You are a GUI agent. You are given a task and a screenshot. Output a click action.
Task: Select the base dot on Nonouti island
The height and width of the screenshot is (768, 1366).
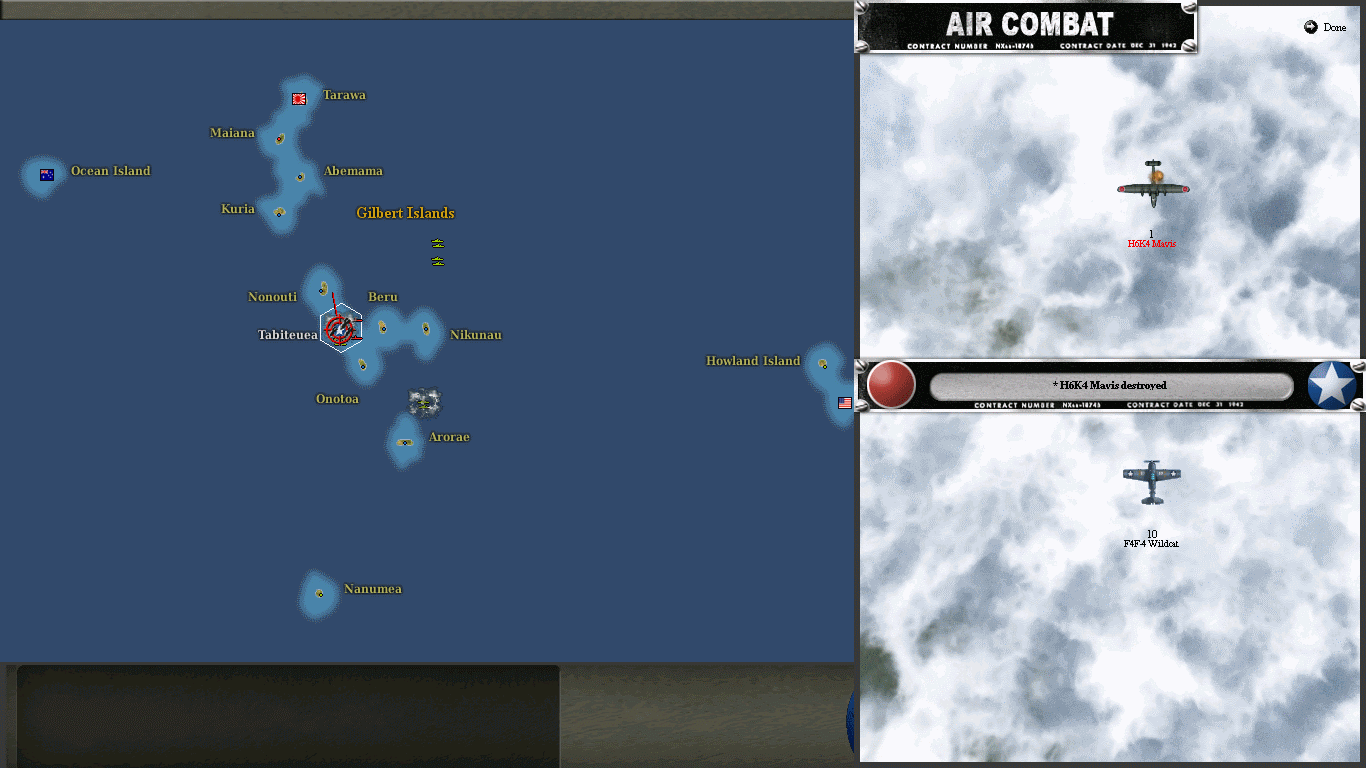coord(321,290)
